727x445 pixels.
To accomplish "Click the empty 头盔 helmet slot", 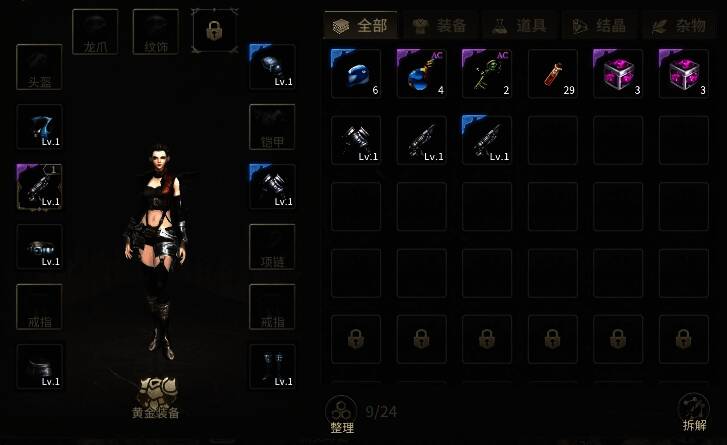I will pos(40,67).
